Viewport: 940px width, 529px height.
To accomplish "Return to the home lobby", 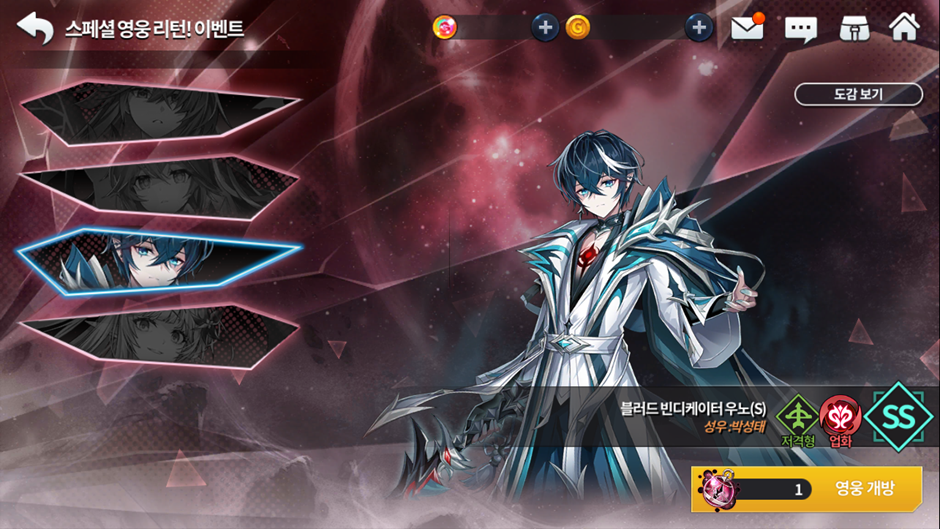I will (904, 27).
